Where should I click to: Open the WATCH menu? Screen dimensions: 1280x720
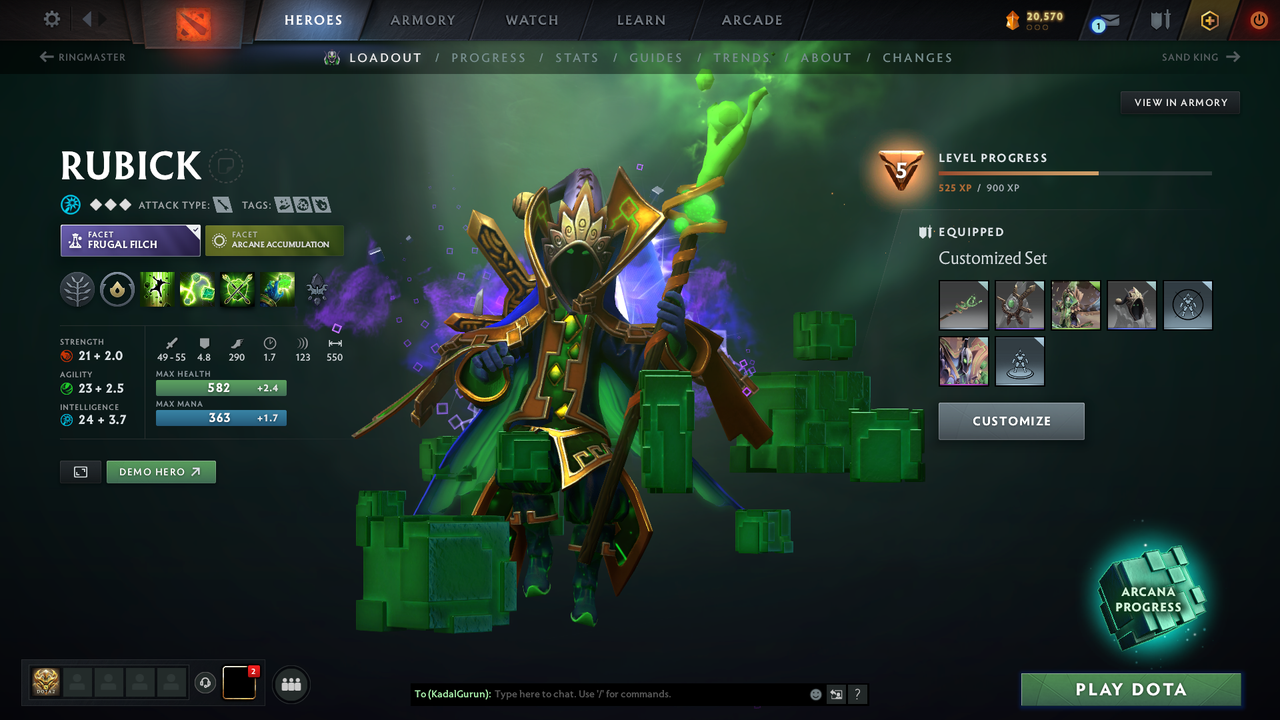point(531,19)
